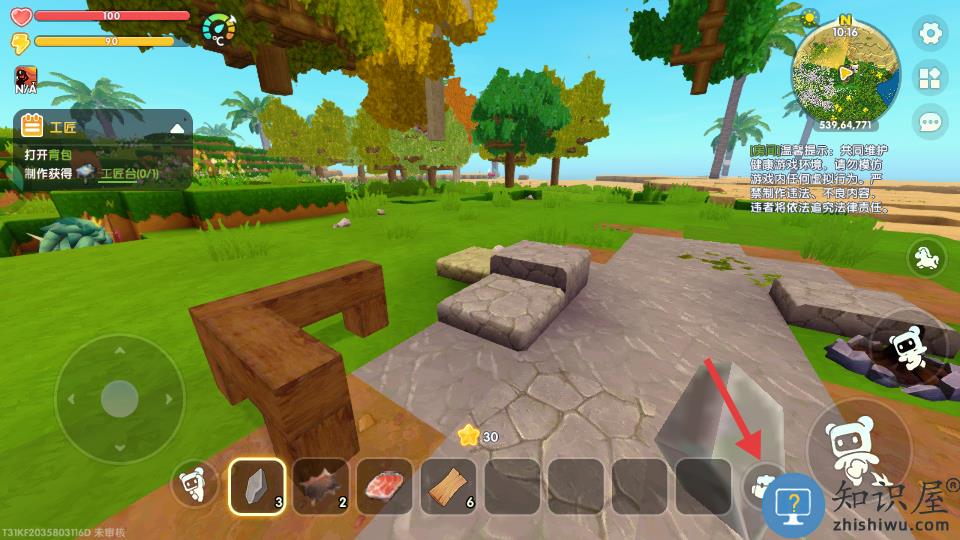Tap the mount horse icon
Image resolution: width=960 pixels, height=540 pixels.
click(x=926, y=258)
